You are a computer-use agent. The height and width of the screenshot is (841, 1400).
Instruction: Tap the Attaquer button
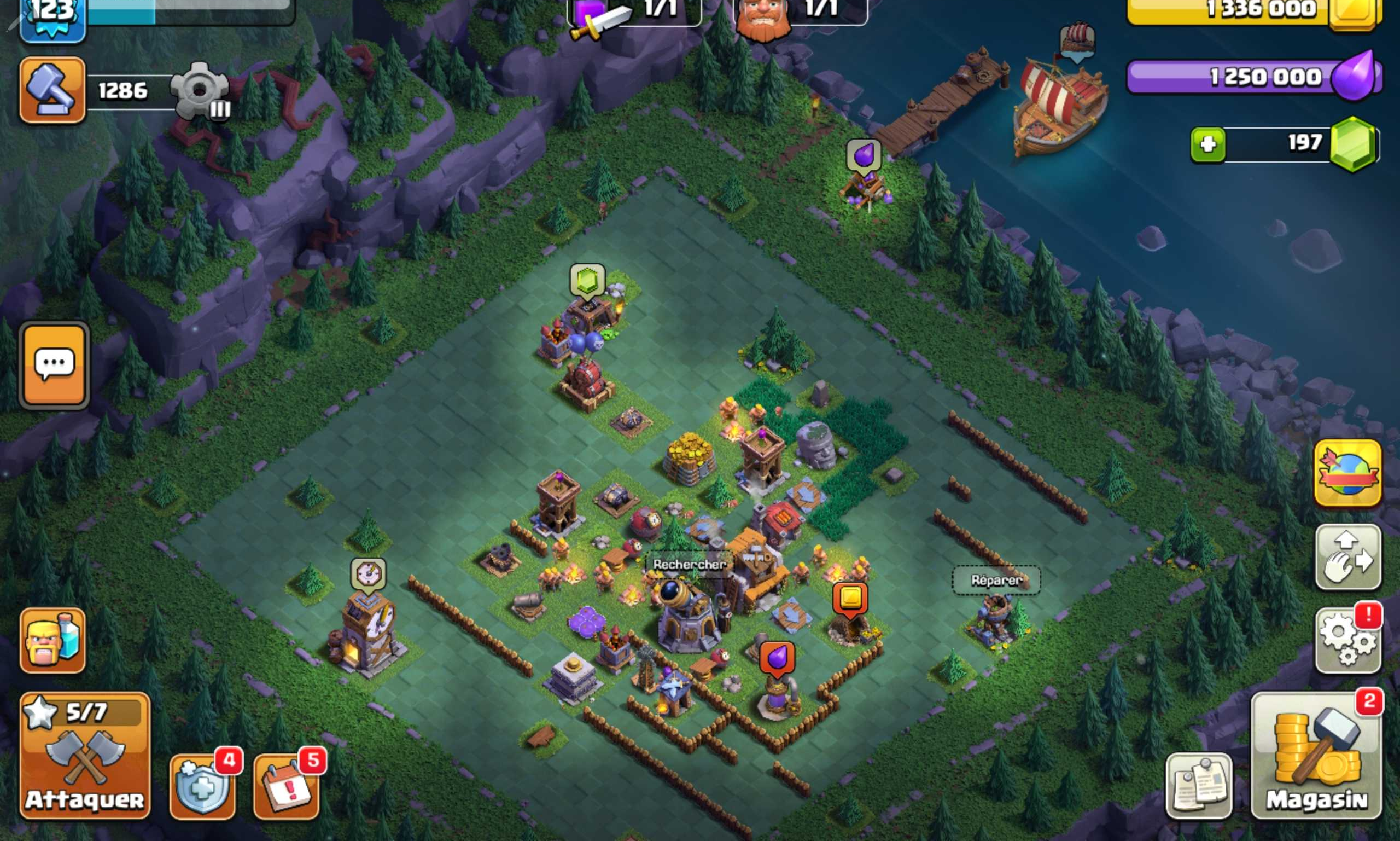pos(85,756)
